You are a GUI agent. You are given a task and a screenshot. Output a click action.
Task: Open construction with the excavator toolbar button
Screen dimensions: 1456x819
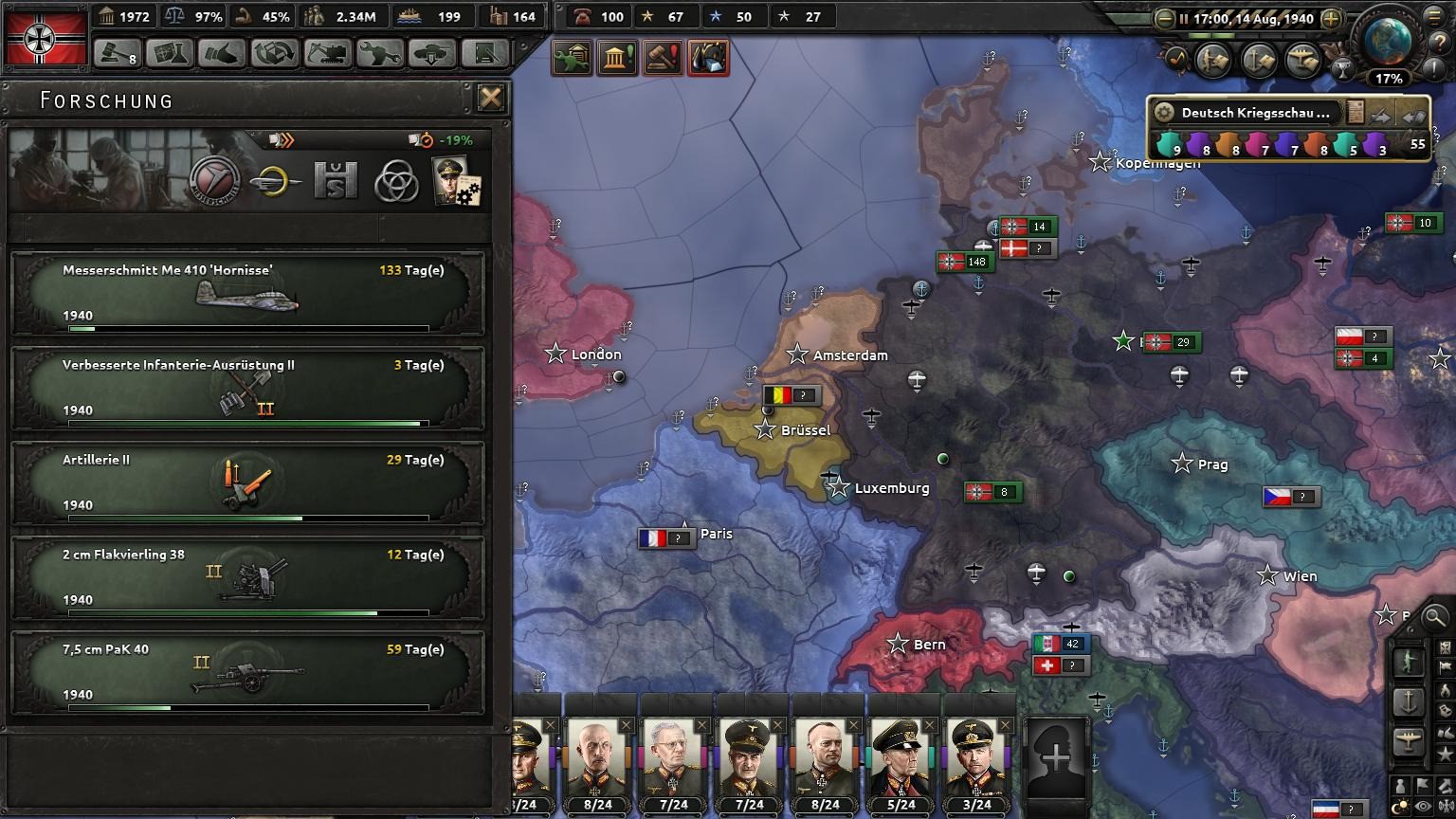click(327, 53)
